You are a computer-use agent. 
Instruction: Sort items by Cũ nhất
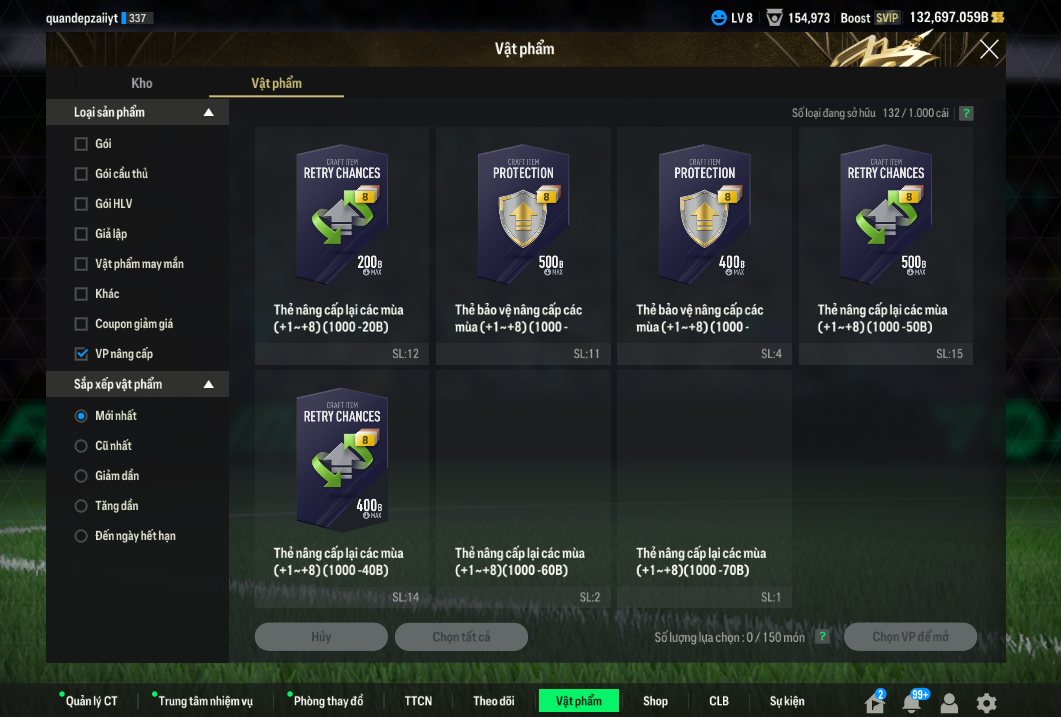82,446
